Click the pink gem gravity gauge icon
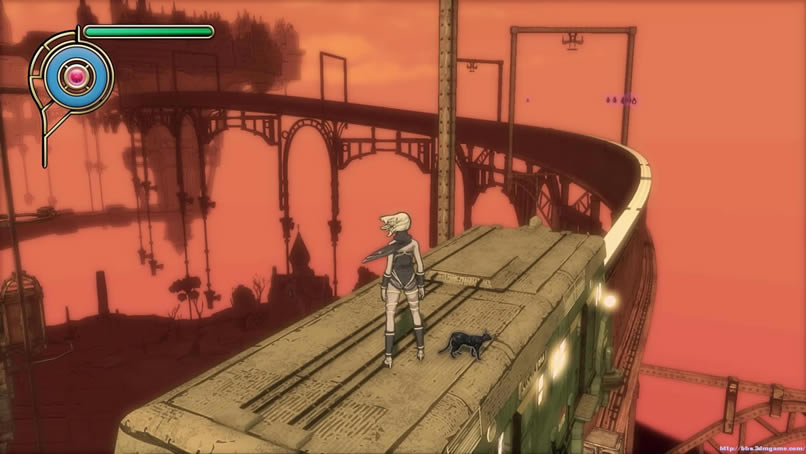This screenshot has width=806, height=454. point(75,75)
